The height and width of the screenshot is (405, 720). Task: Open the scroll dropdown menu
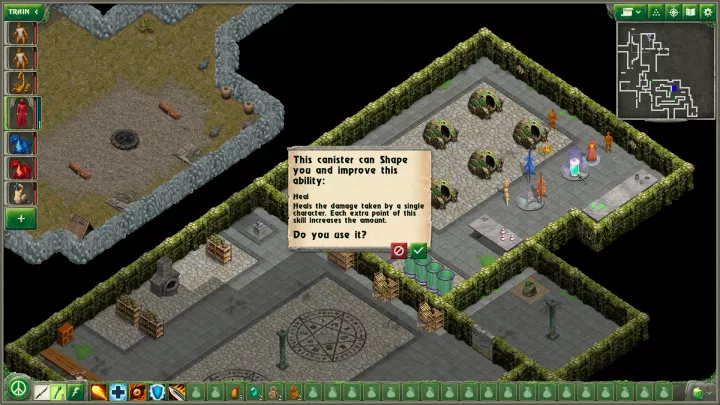click(x=631, y=12)
